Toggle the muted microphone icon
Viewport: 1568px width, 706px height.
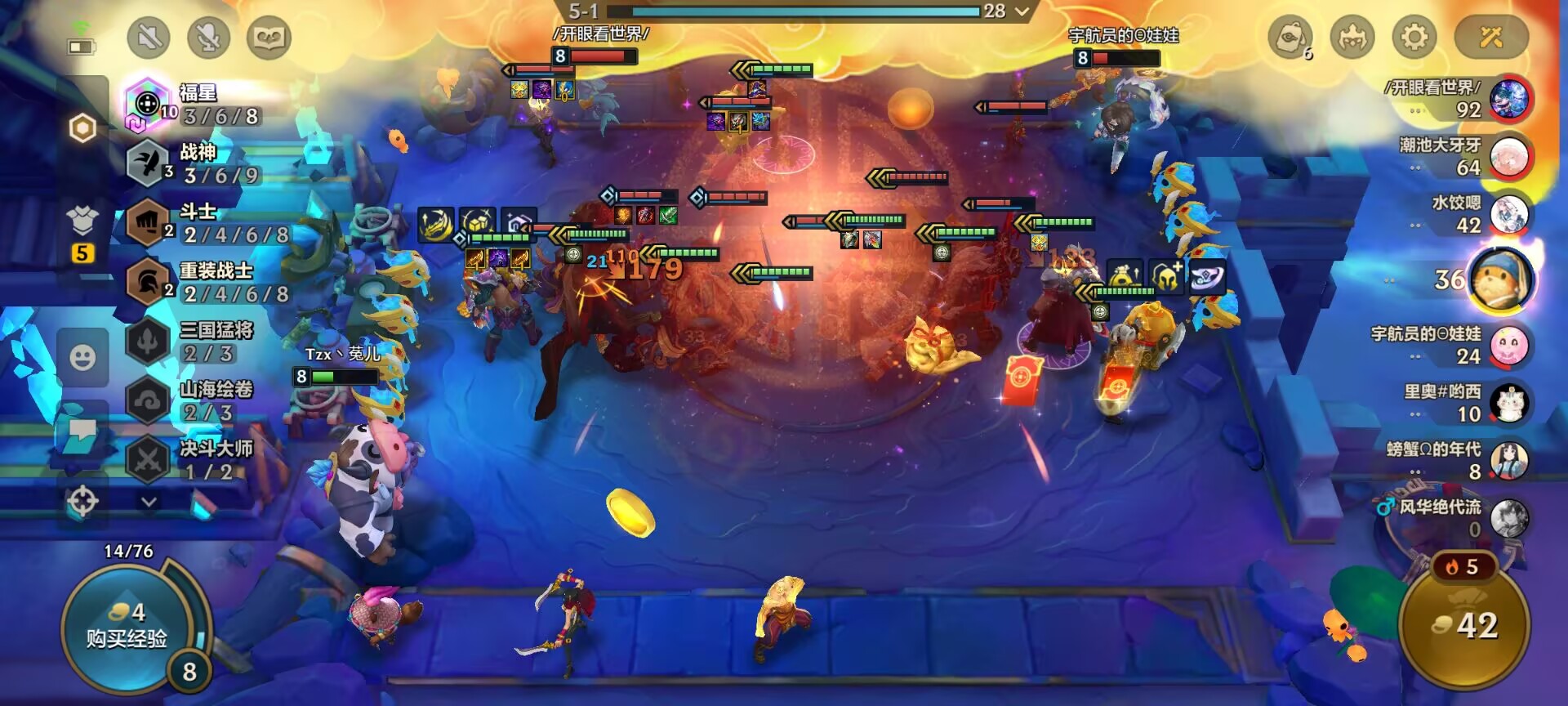[x=208, y=38]
